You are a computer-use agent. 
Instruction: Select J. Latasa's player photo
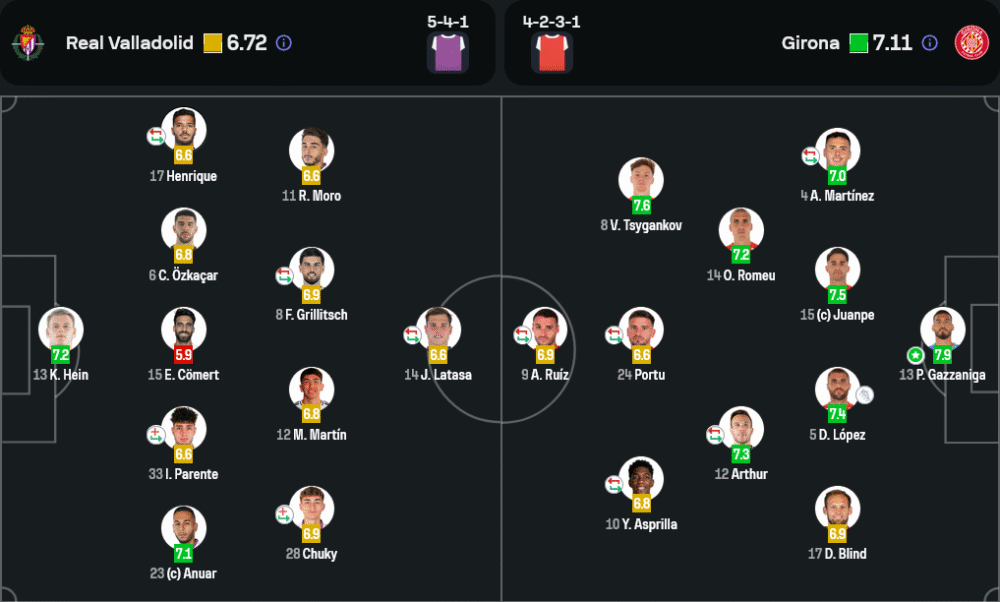[x=438, y=329]
